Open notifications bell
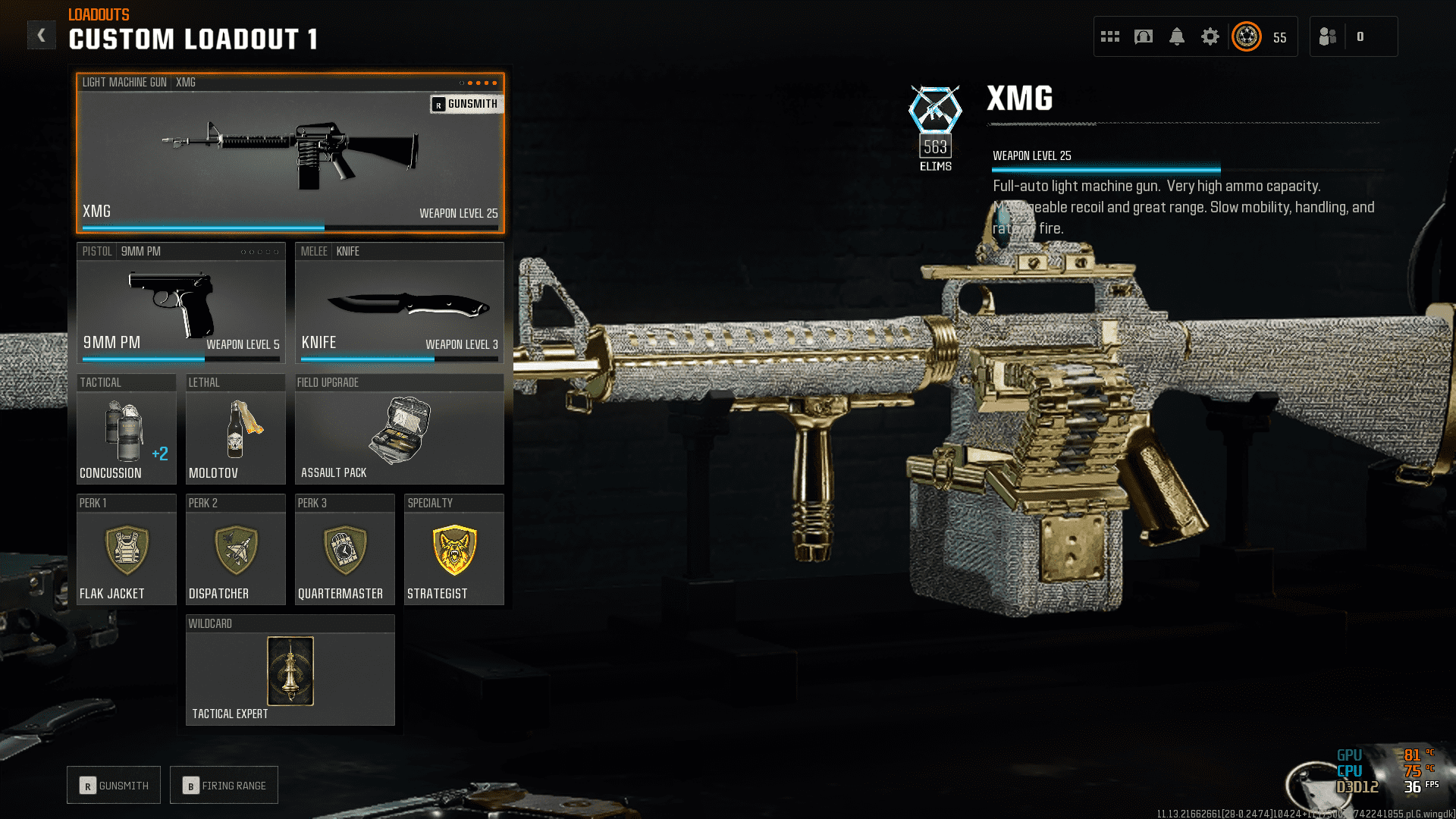 [1177, 36]
